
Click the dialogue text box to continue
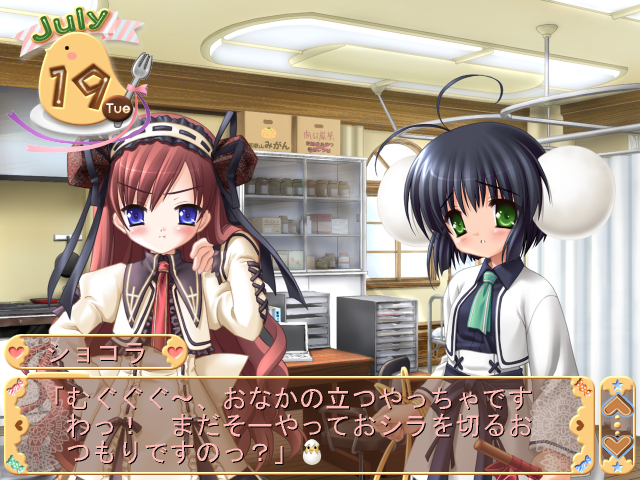pos(300,425)
